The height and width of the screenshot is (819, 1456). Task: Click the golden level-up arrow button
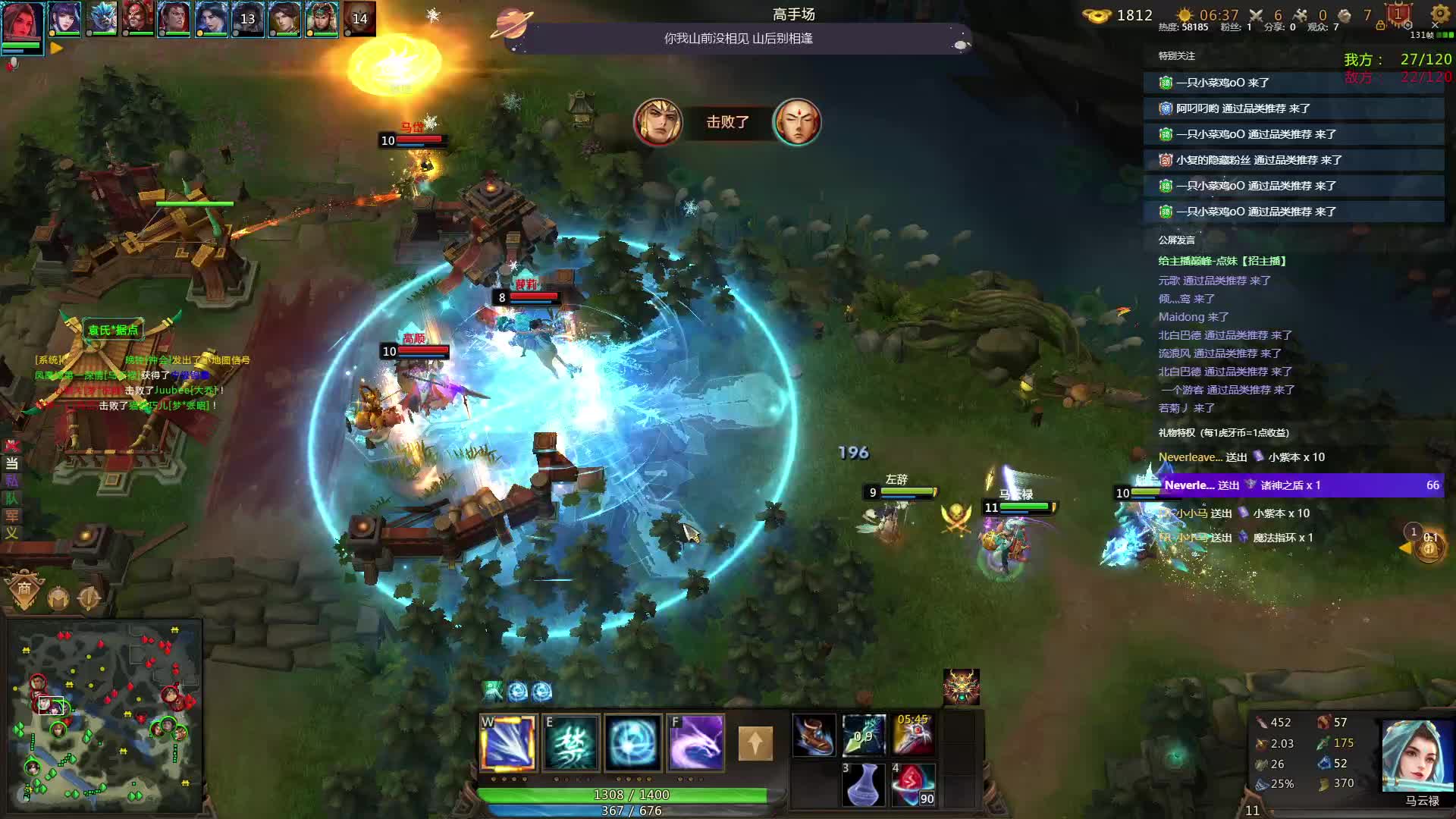click(755, 743)
